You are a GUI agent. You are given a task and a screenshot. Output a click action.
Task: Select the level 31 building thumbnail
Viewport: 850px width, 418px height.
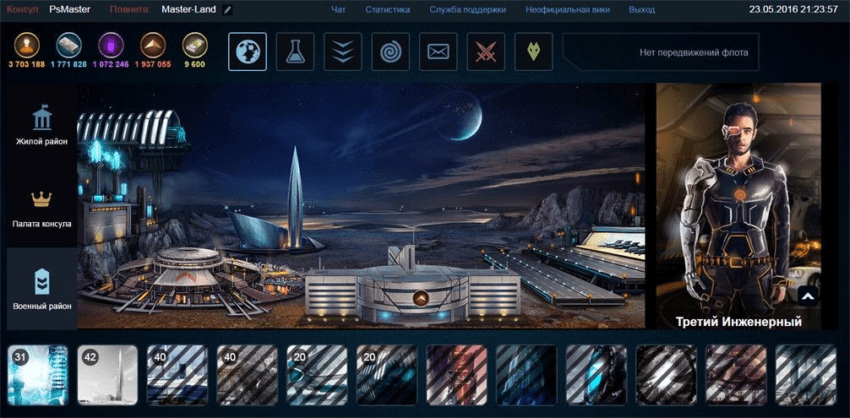point(38,374)
